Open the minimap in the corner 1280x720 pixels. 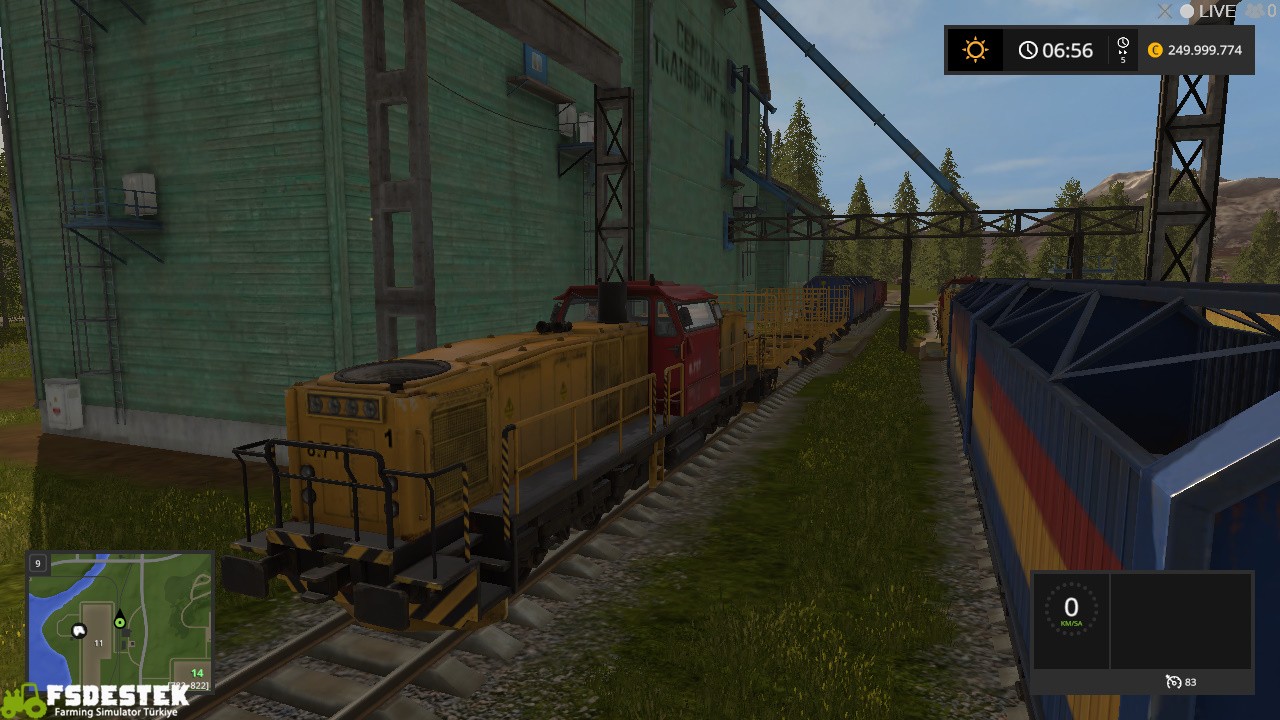120,620
